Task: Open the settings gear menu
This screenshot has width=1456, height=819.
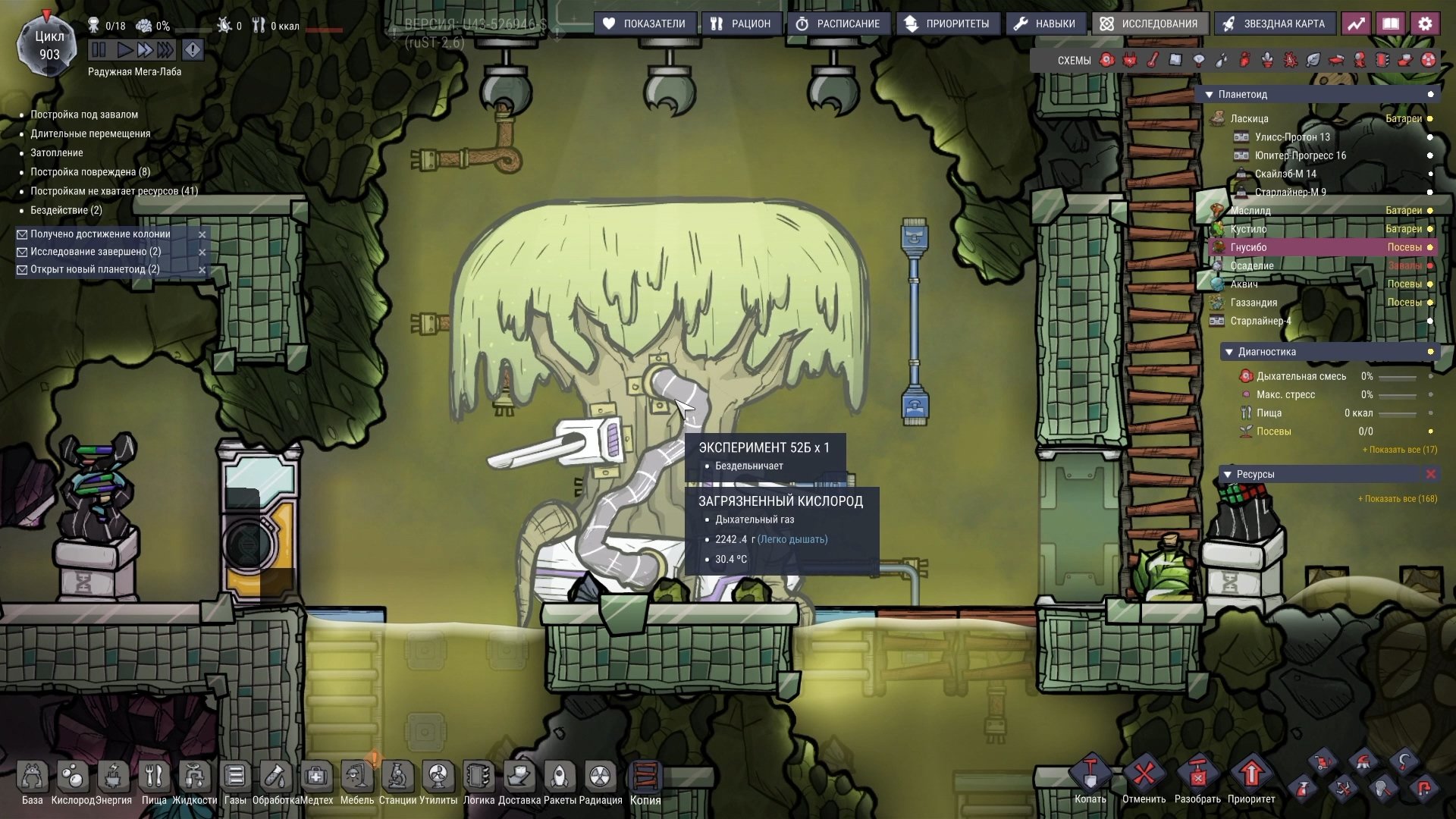Action: click(x=1425, y=24)
